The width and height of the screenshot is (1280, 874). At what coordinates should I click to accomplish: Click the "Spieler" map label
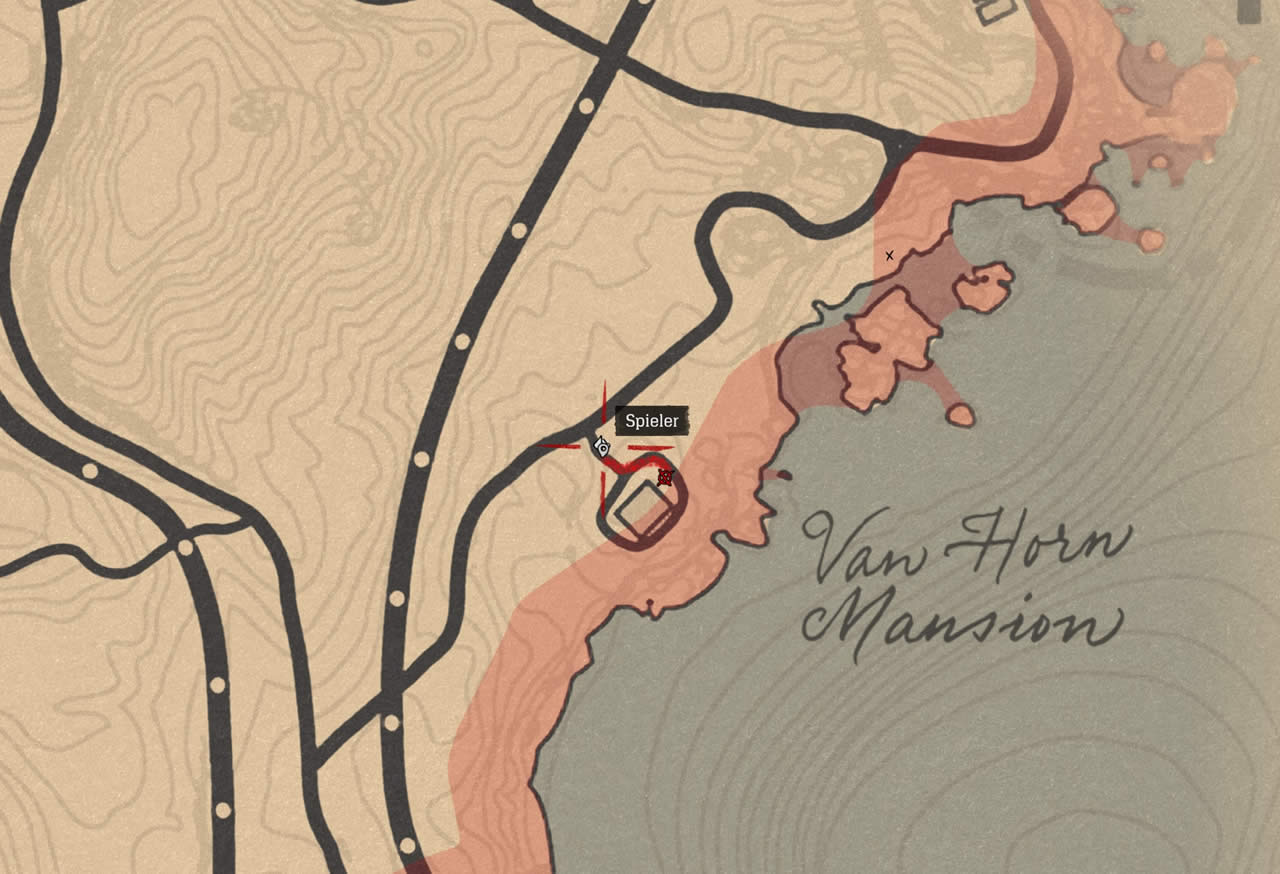pyautogui.click(x=651, y=421)
